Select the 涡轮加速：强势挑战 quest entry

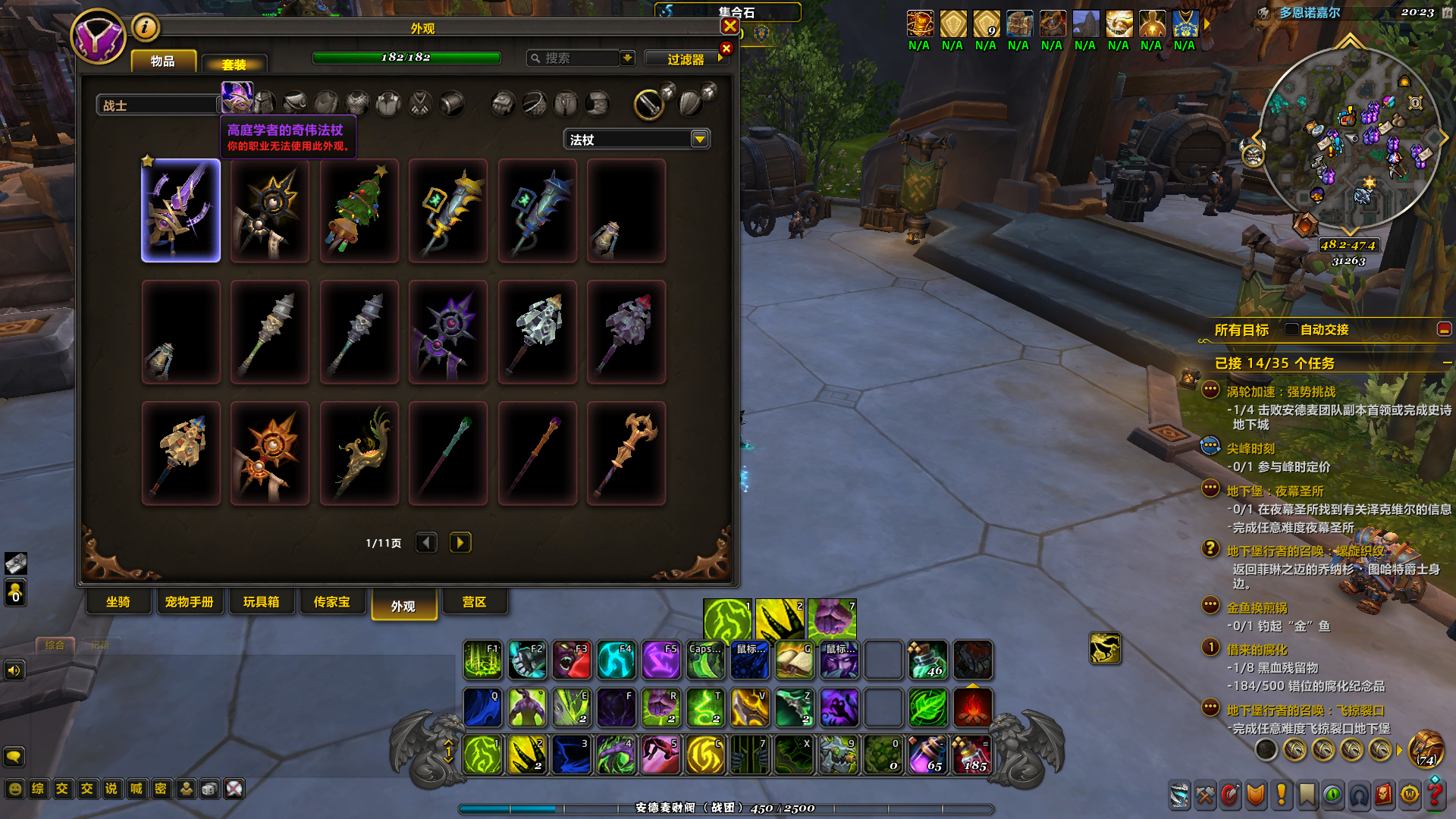1281,392
